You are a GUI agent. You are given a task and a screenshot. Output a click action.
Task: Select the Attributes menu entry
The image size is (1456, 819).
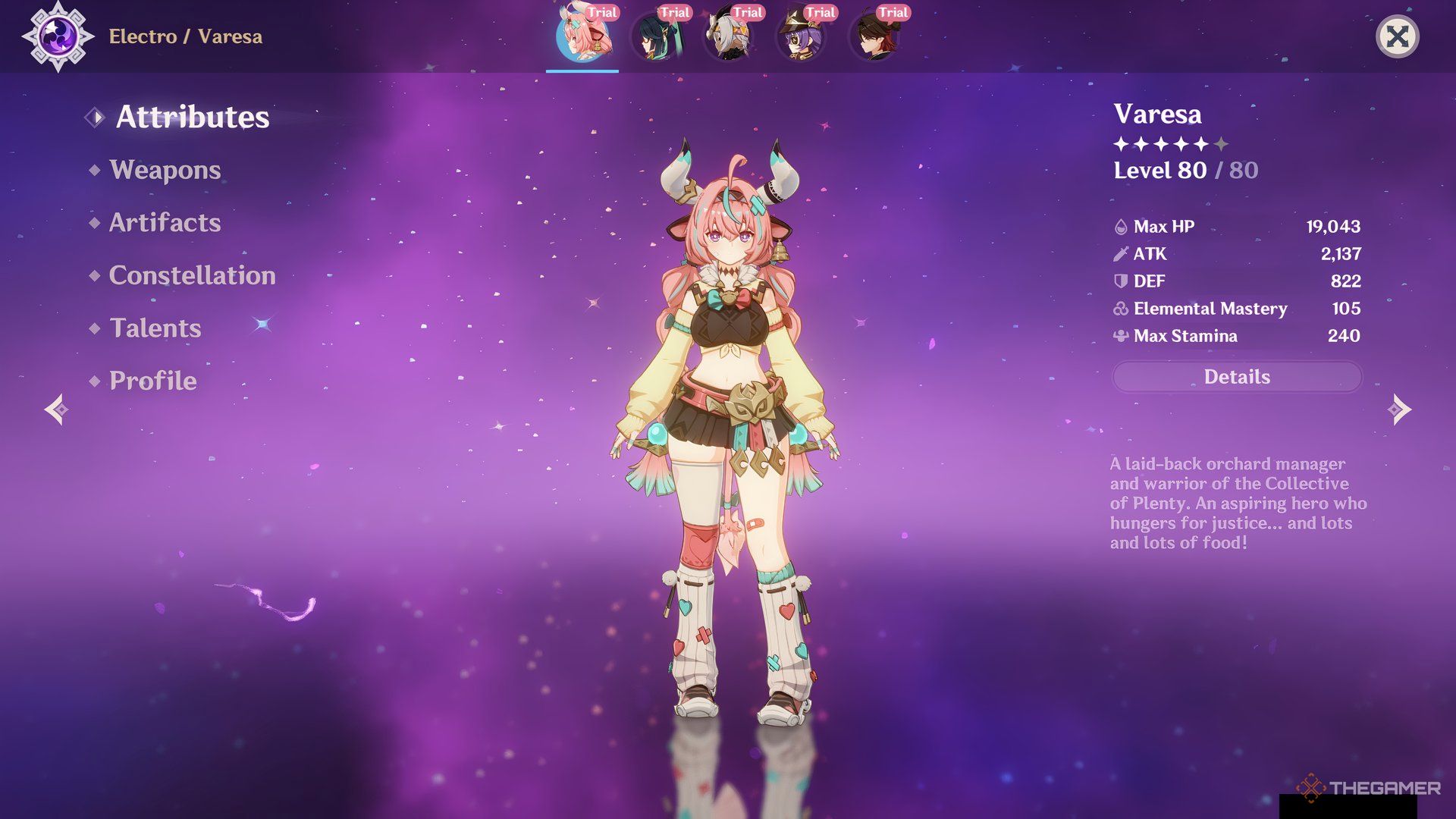192,117
